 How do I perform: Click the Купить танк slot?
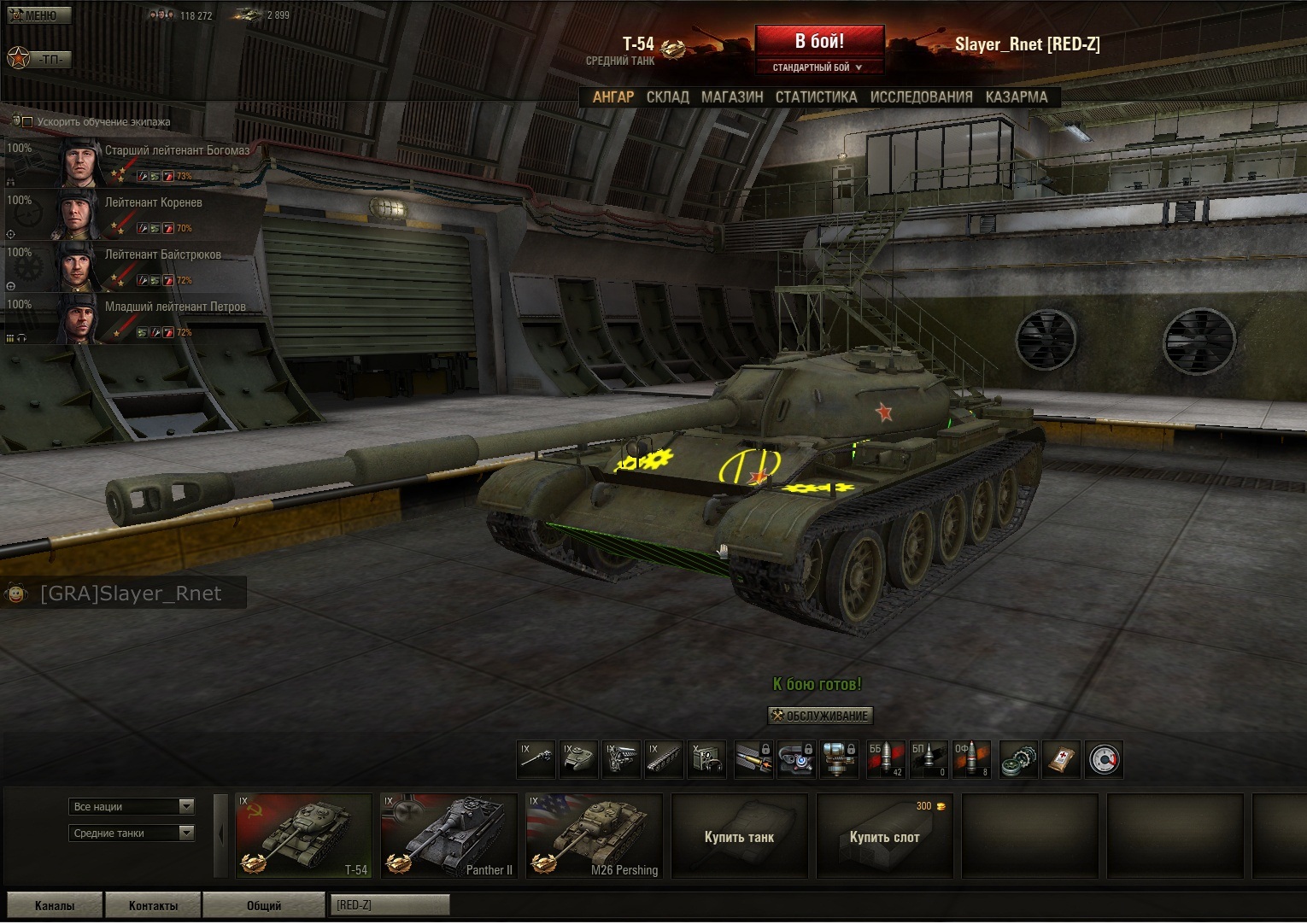739,836
